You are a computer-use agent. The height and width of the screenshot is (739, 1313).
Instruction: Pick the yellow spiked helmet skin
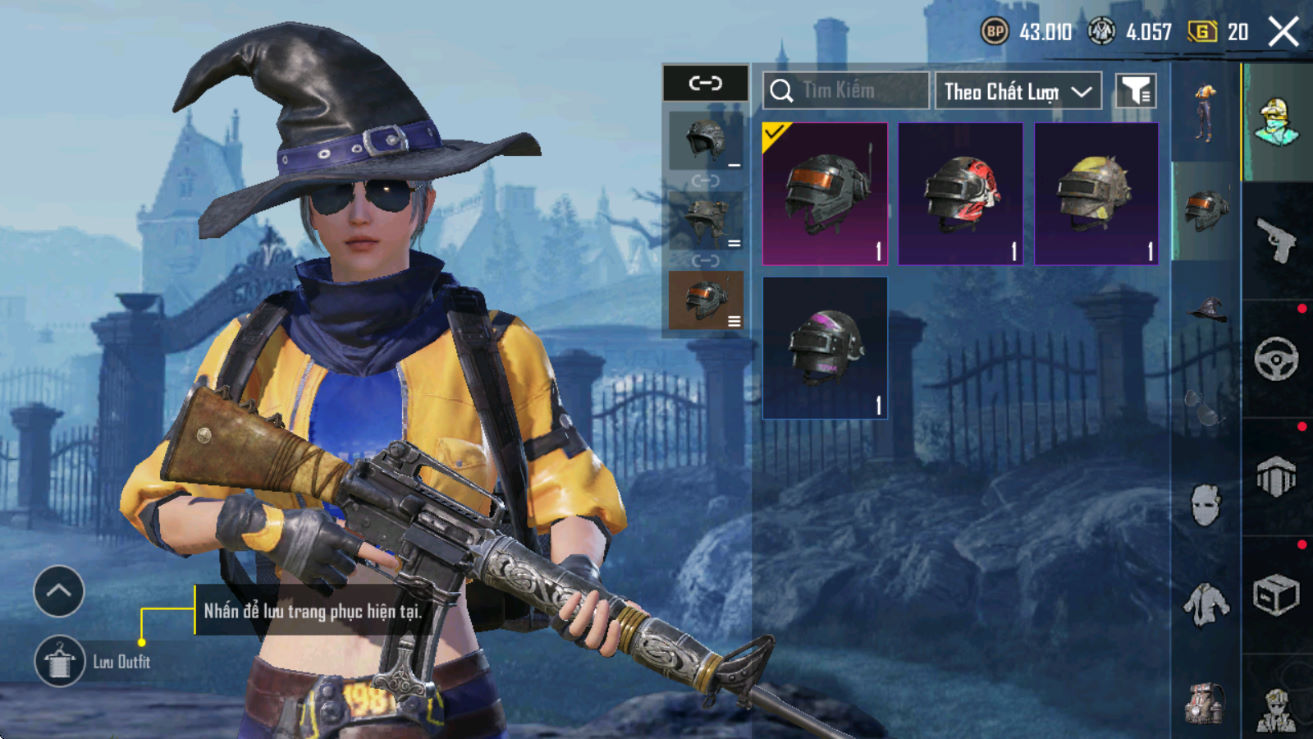click(1096, 194)
